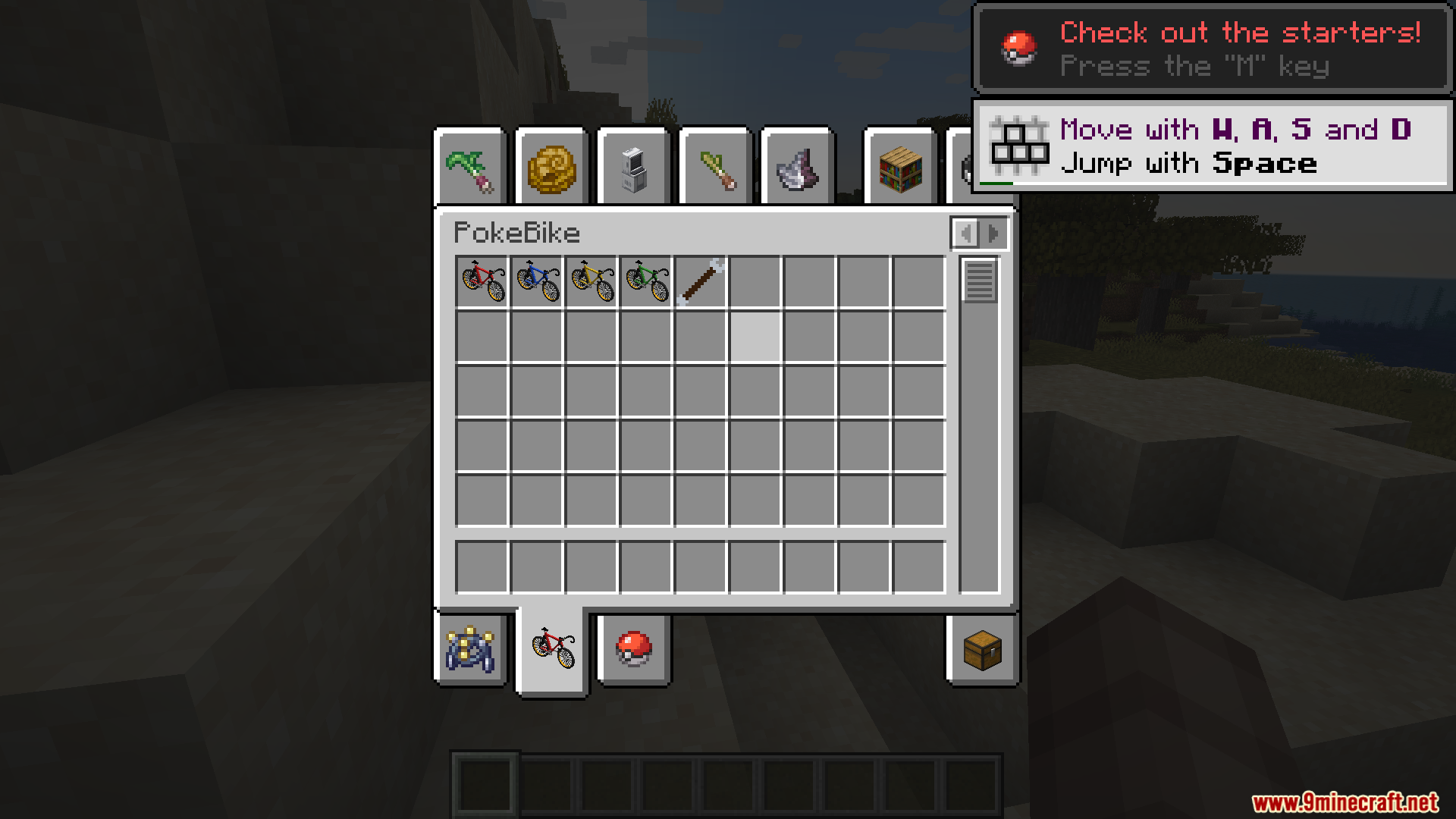Screen dimensions: 1456x819
Task: Open the turnip item tab
Action: (x=471, y=165)
